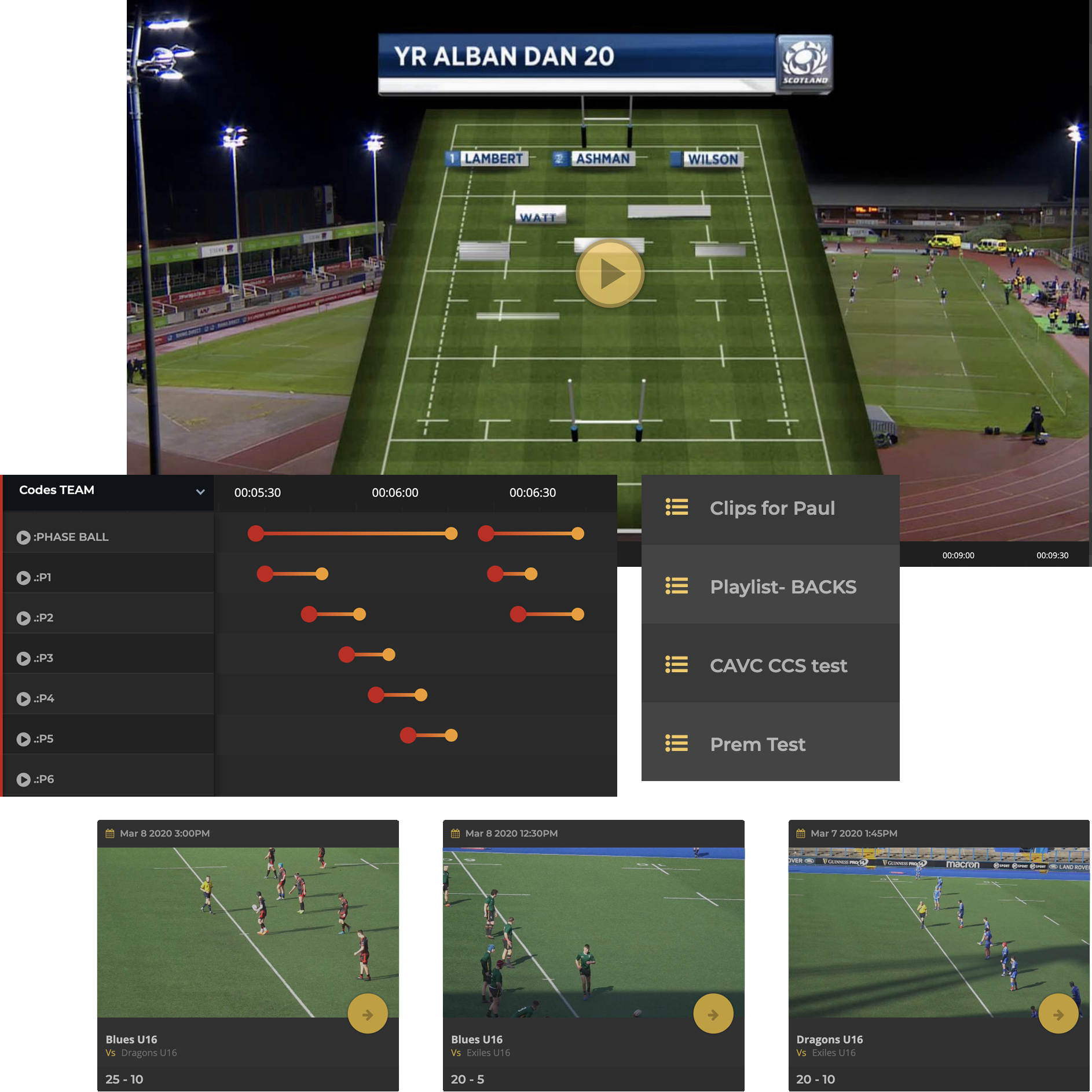Open the Codes TEAM dropdown

pyautogui.click(x=200, y=492)
